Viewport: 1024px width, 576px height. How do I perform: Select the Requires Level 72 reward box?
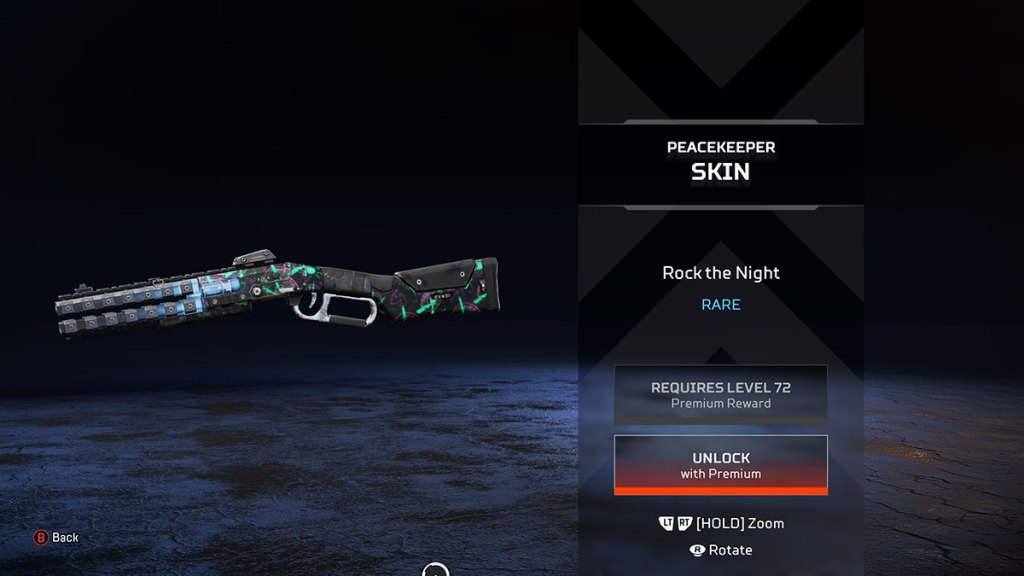pos(720,394)
